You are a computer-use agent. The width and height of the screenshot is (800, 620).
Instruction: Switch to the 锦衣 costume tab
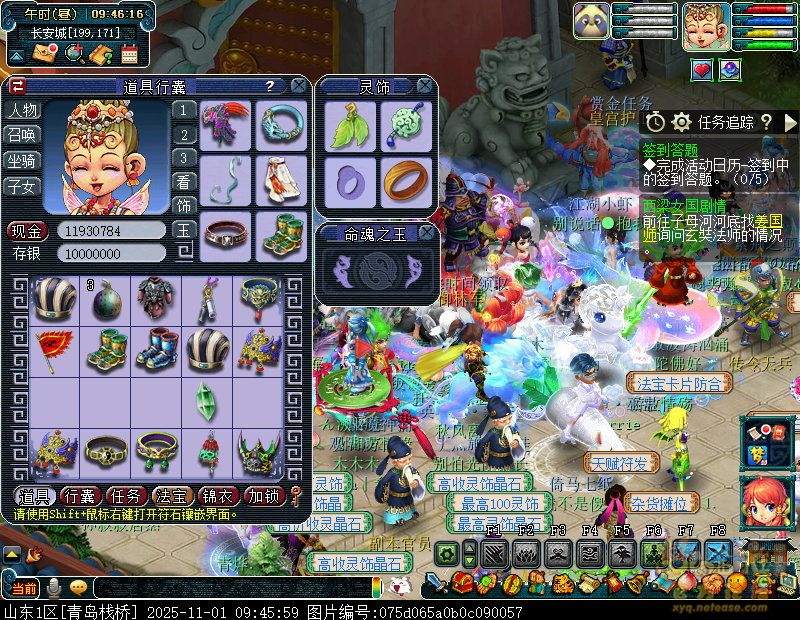(x=217, y=496)
